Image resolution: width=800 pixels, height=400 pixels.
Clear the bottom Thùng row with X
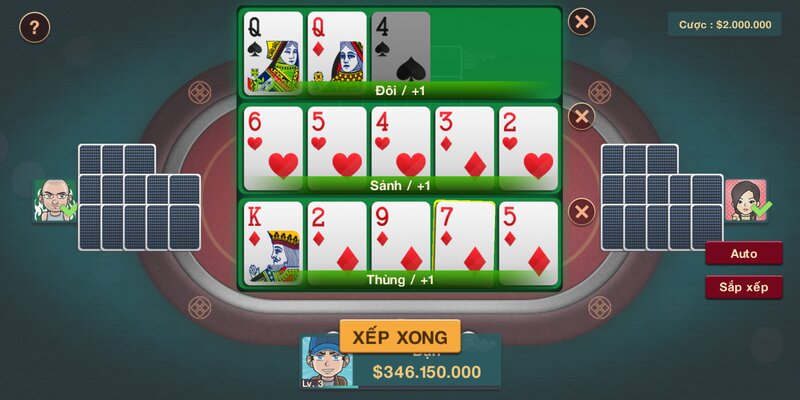(581, 212)
